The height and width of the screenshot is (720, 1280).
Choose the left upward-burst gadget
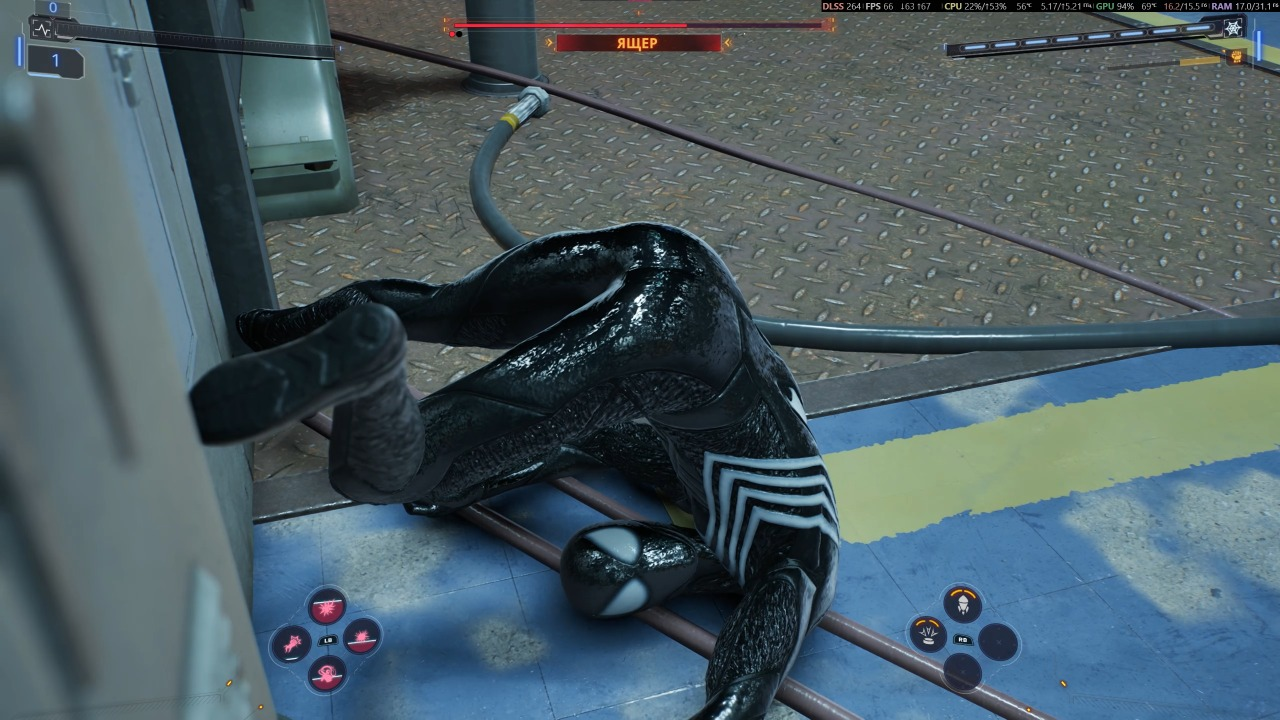point(927,636)
